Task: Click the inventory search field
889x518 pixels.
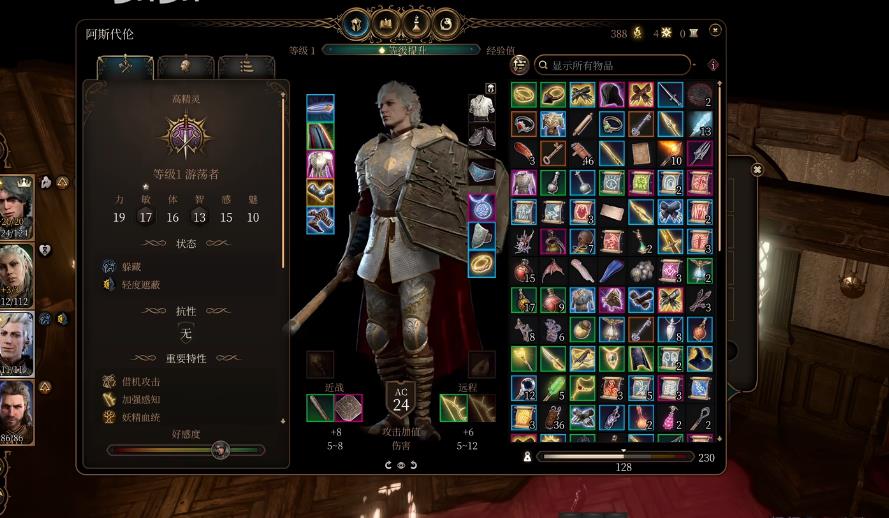Action: [615, 65]
